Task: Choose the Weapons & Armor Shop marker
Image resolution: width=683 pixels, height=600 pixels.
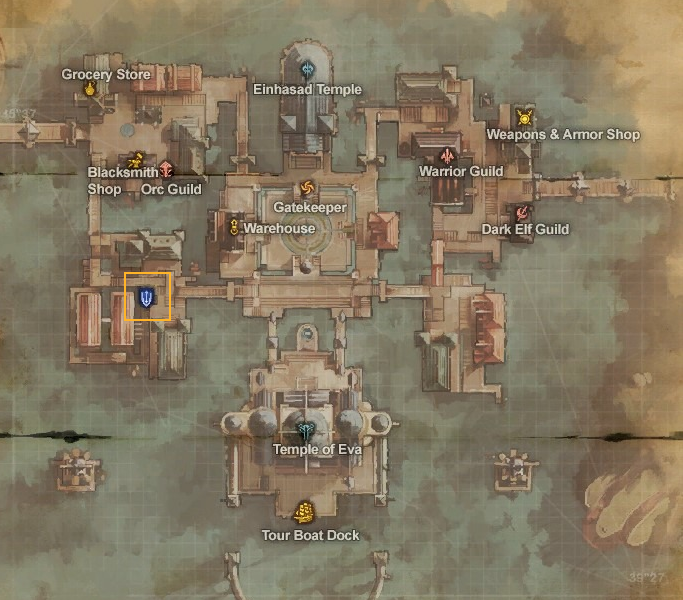Action: pos(524,117)
